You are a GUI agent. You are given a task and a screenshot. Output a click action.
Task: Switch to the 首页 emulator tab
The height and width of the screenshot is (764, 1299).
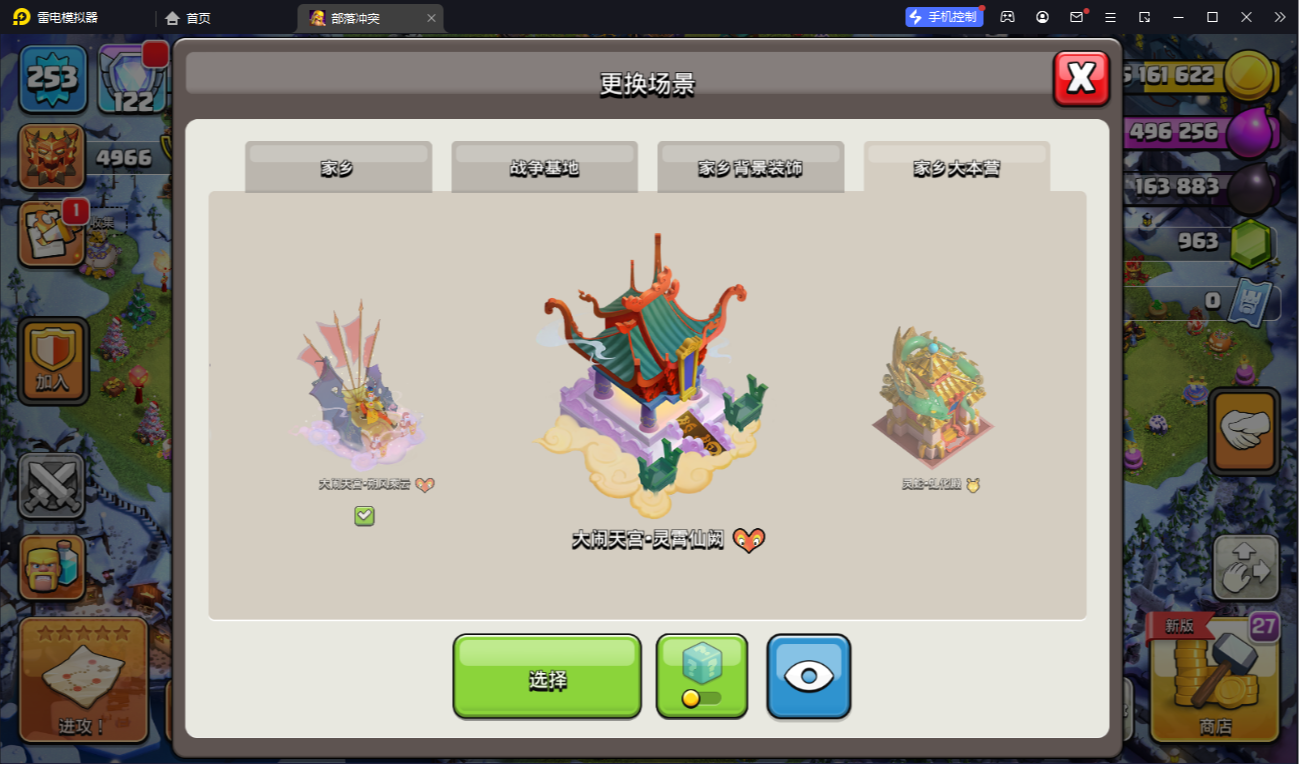pos(189,18)
